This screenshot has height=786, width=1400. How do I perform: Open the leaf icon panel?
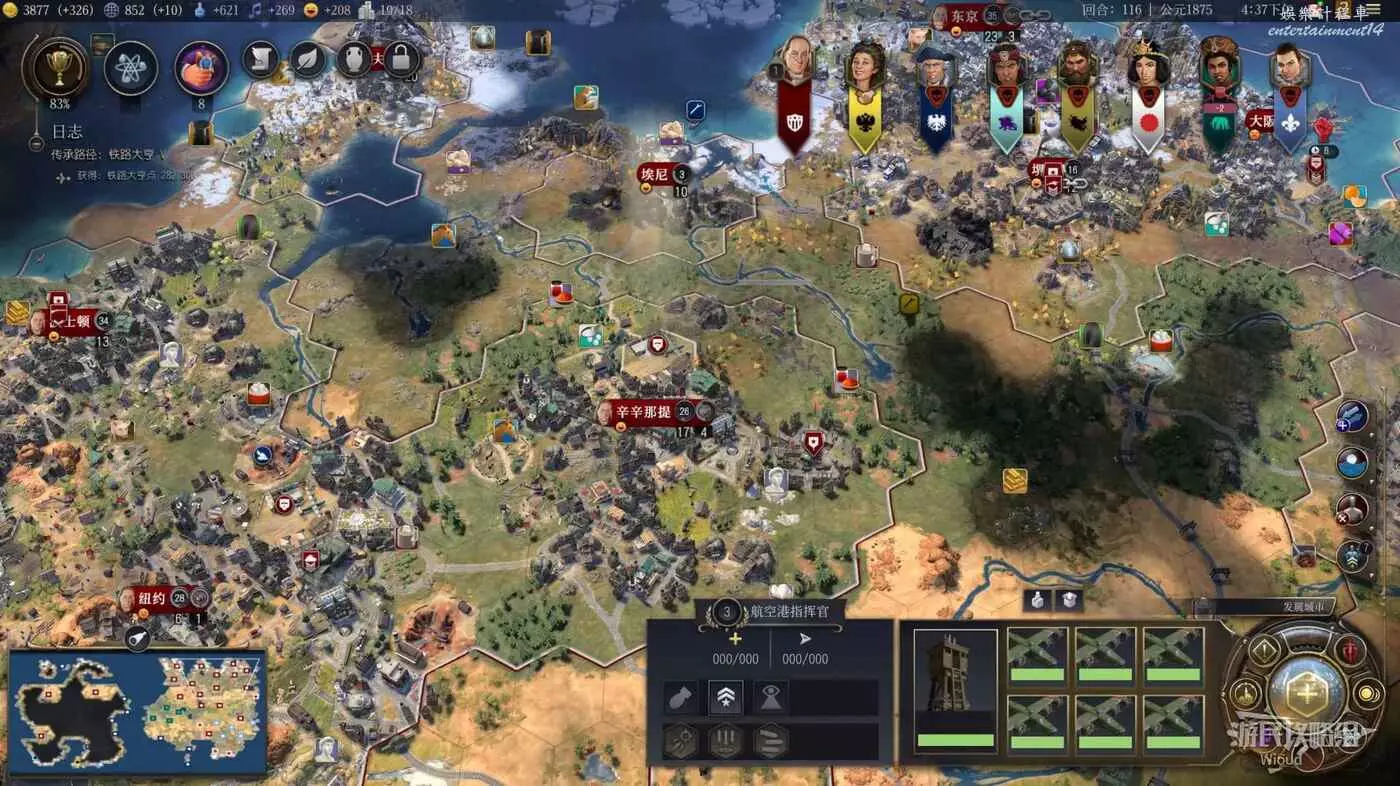point(308,59)
